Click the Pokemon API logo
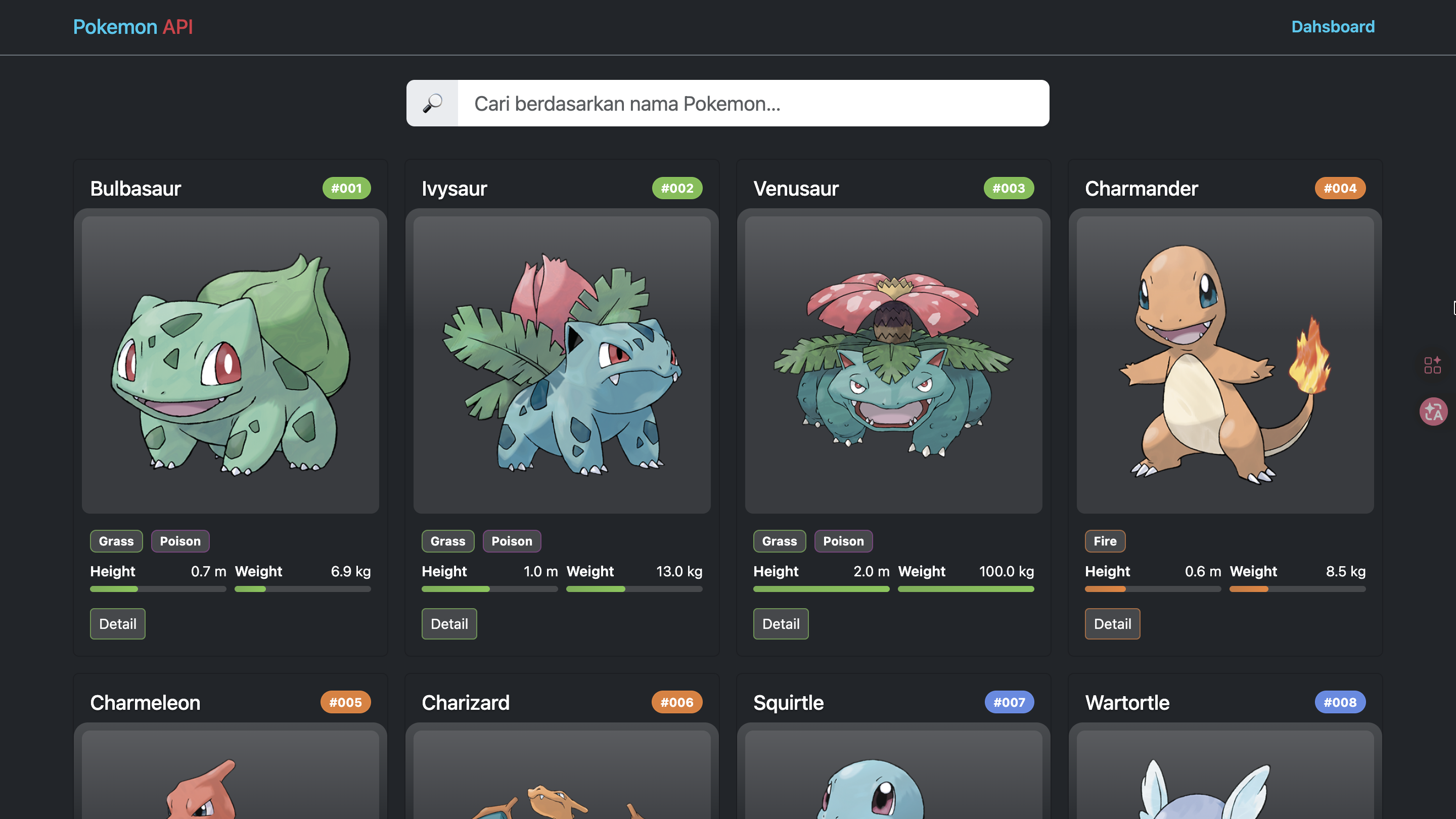Image resolution: width=1456 pixels, height=819 pixels. [x=133, y=27]
